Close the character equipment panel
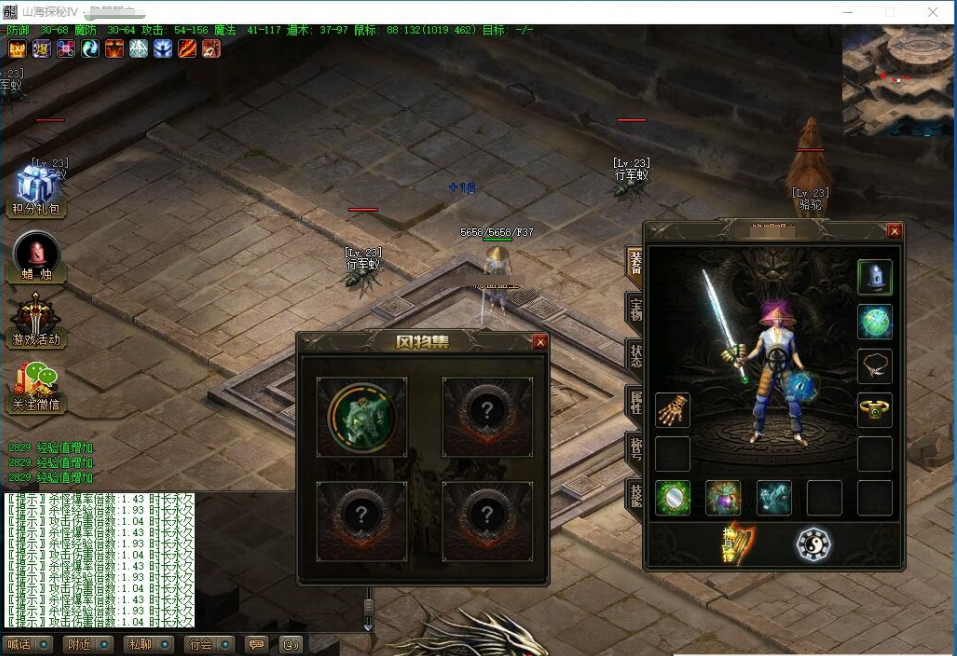 (x=894, y=231)
